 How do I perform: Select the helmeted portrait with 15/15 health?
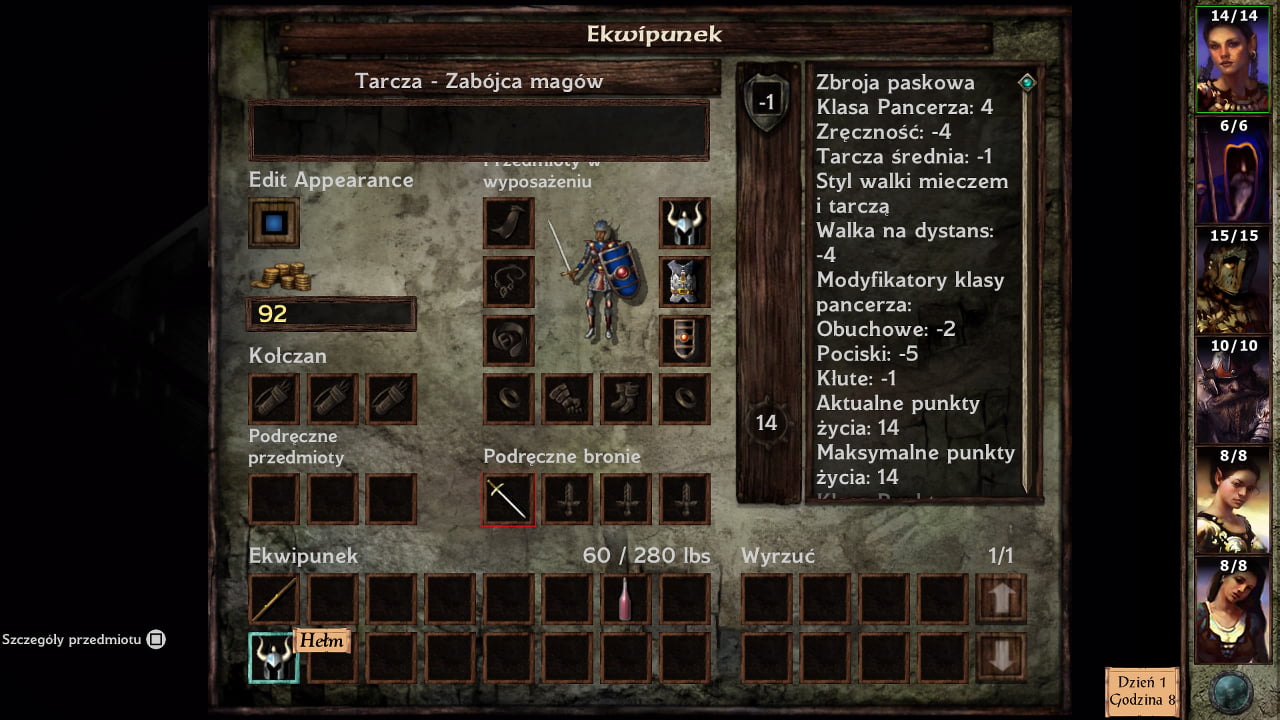1233,281
